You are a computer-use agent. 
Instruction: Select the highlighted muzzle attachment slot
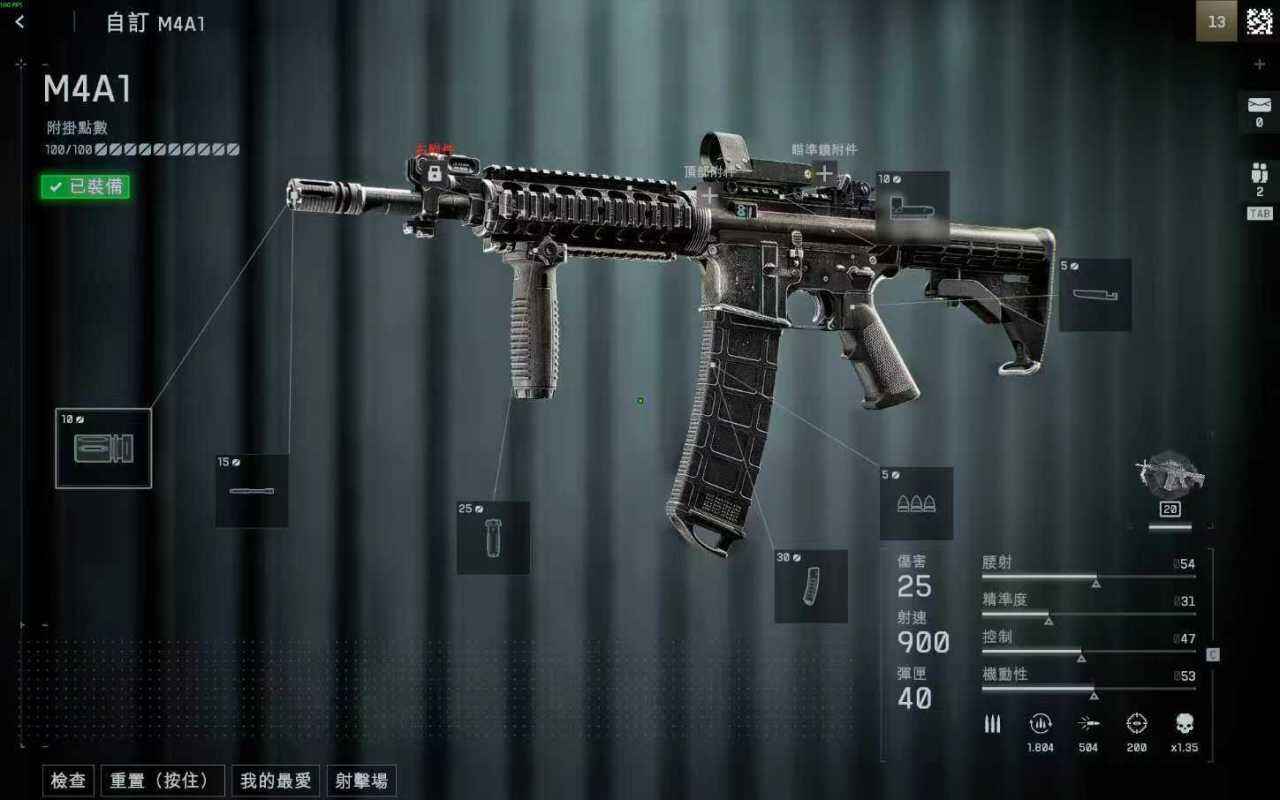click(x=103, y=448)
